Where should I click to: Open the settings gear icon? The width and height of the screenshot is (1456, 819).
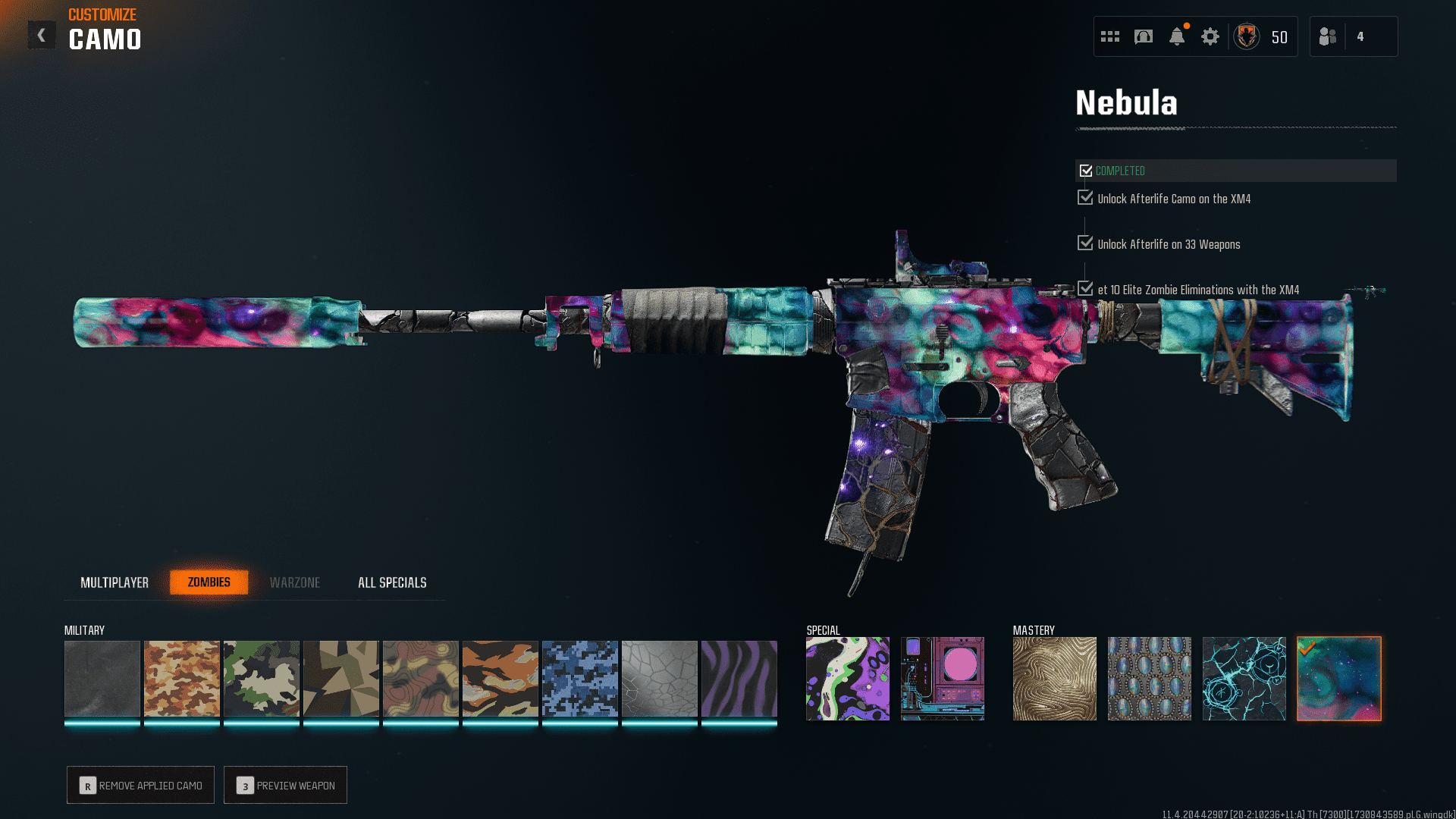tap(1210, 36)
